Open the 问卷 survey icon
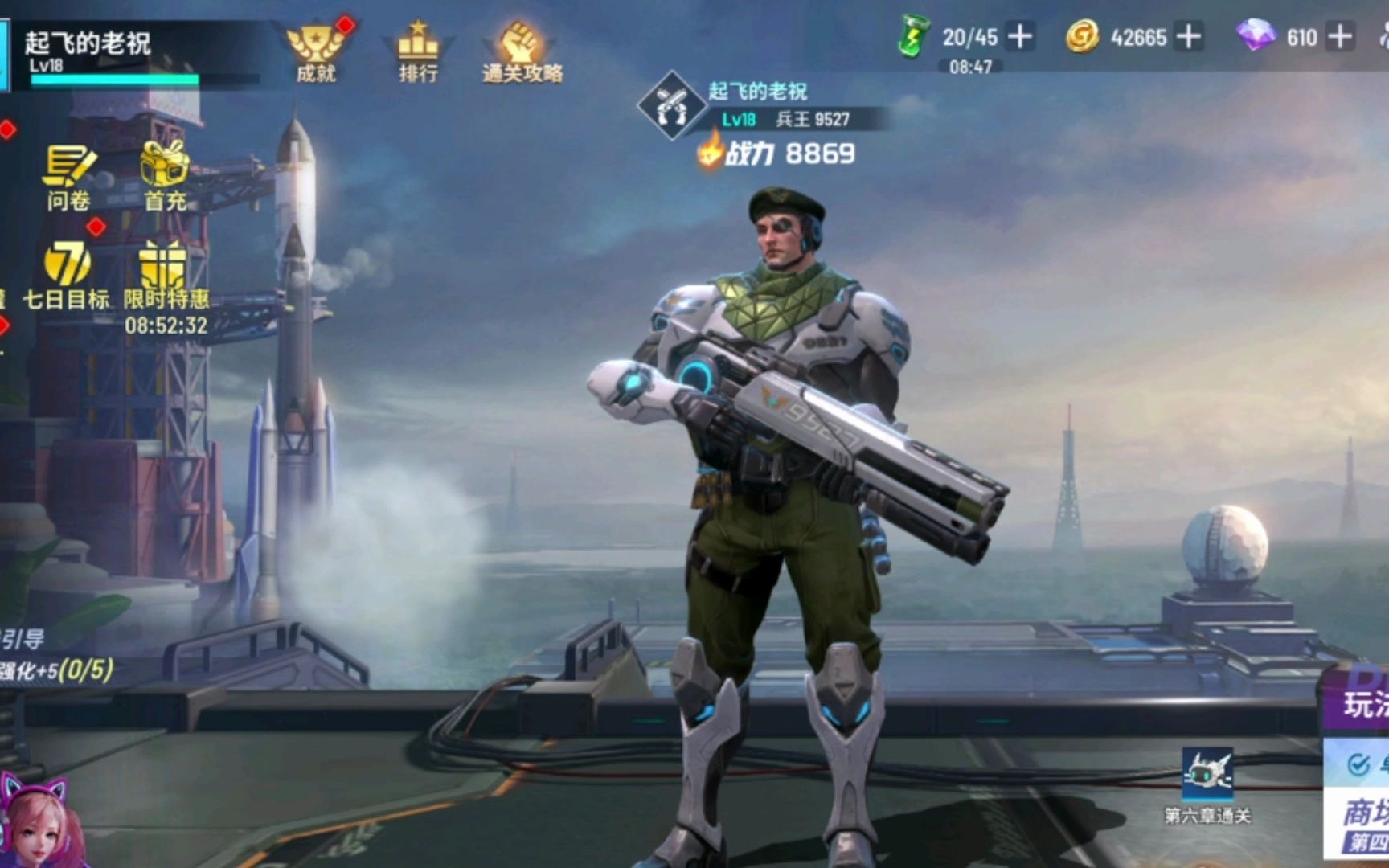1389x868 pixels. pos(68,175)
